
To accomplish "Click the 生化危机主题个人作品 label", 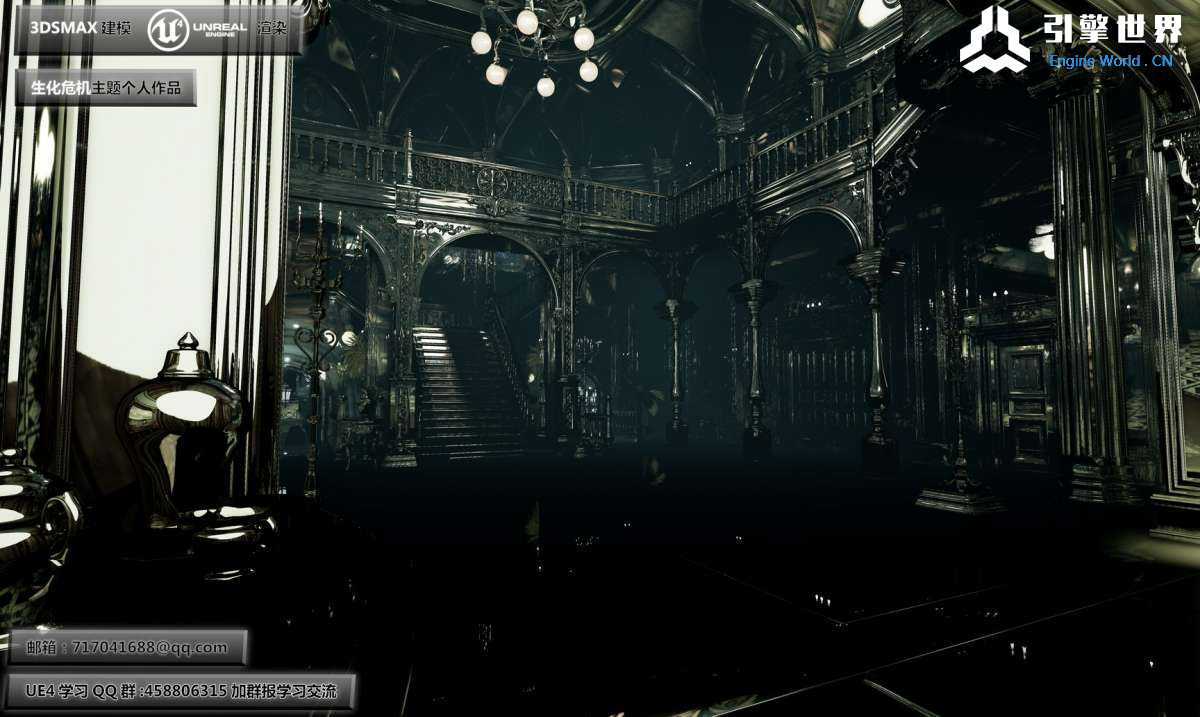I will 105,88.
